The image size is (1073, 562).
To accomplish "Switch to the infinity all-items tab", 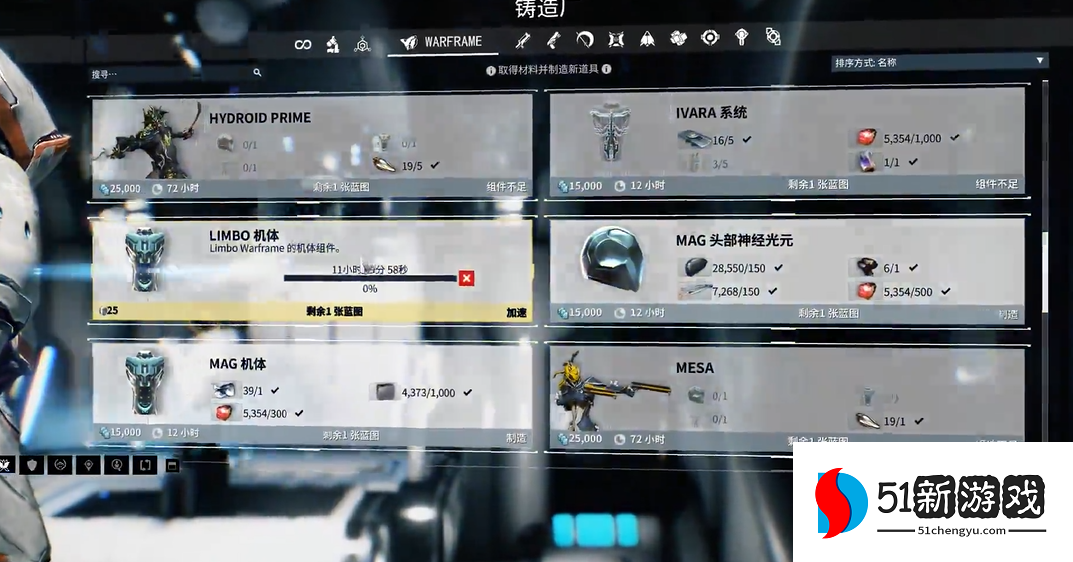I will pyautogui.click(x=303, y=44).
